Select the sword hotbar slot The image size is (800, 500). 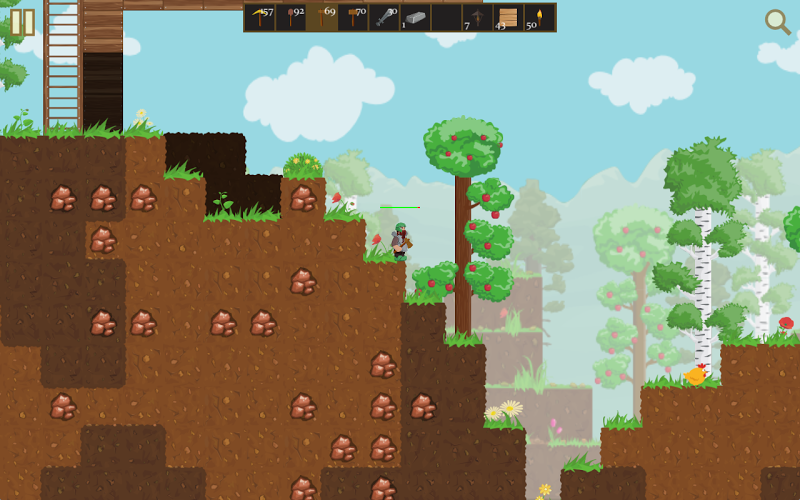(x=385, y=17)
